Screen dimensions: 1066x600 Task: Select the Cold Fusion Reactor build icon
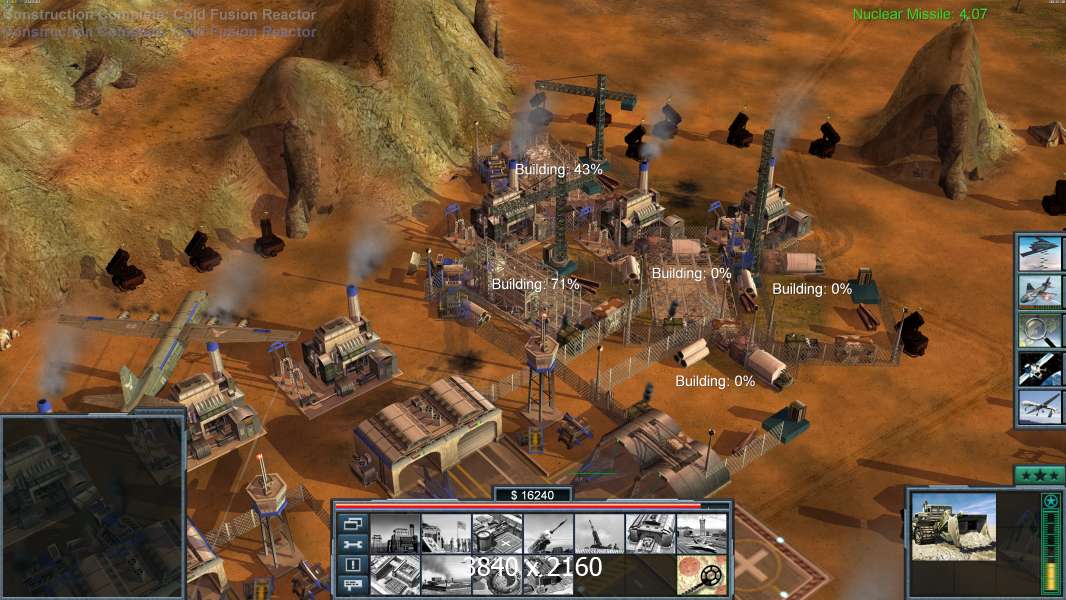(395, 533)
